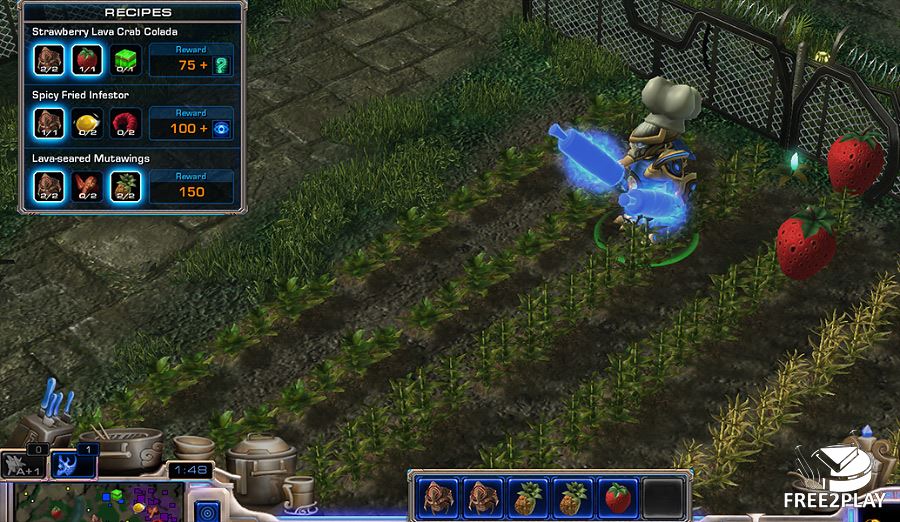Image resolution: width=900 pixels, height=522 pixels.
Task: Click the wings ingredient in Lava-seared Mutawings
Action: [88, 186]
